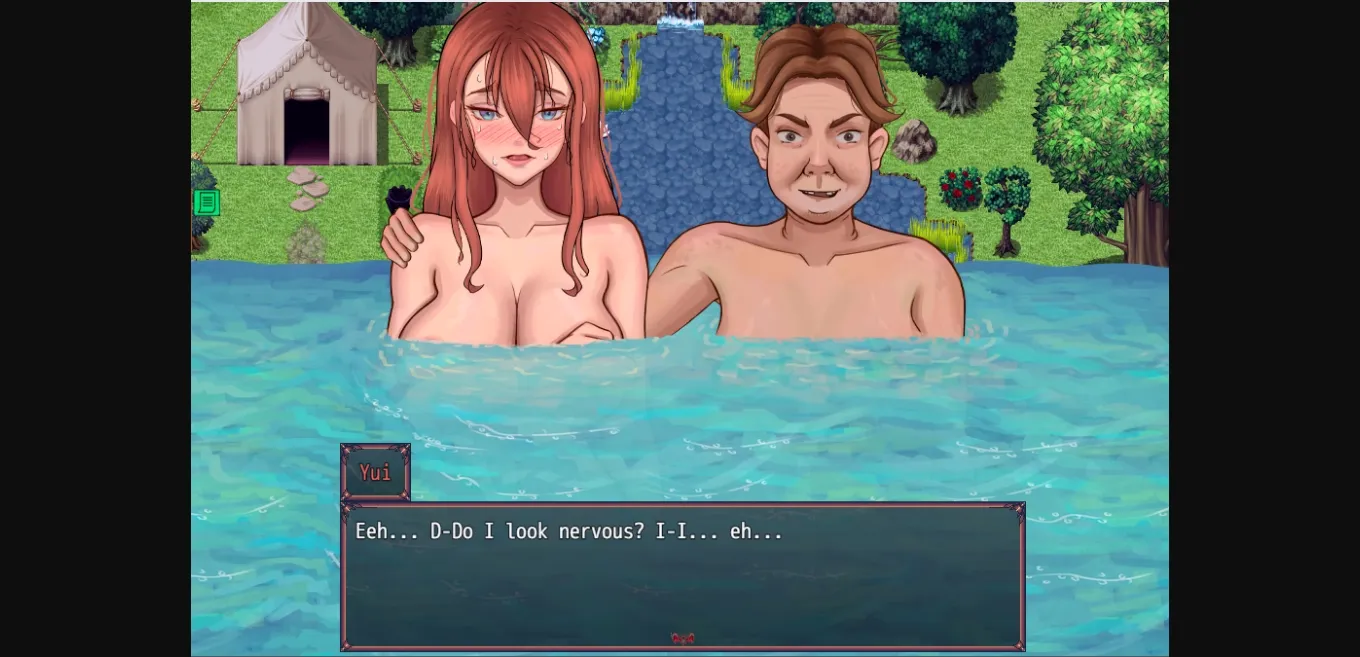Open the green quest log icon
This screenshot has height=657, width=1360.
pos(207,203)
